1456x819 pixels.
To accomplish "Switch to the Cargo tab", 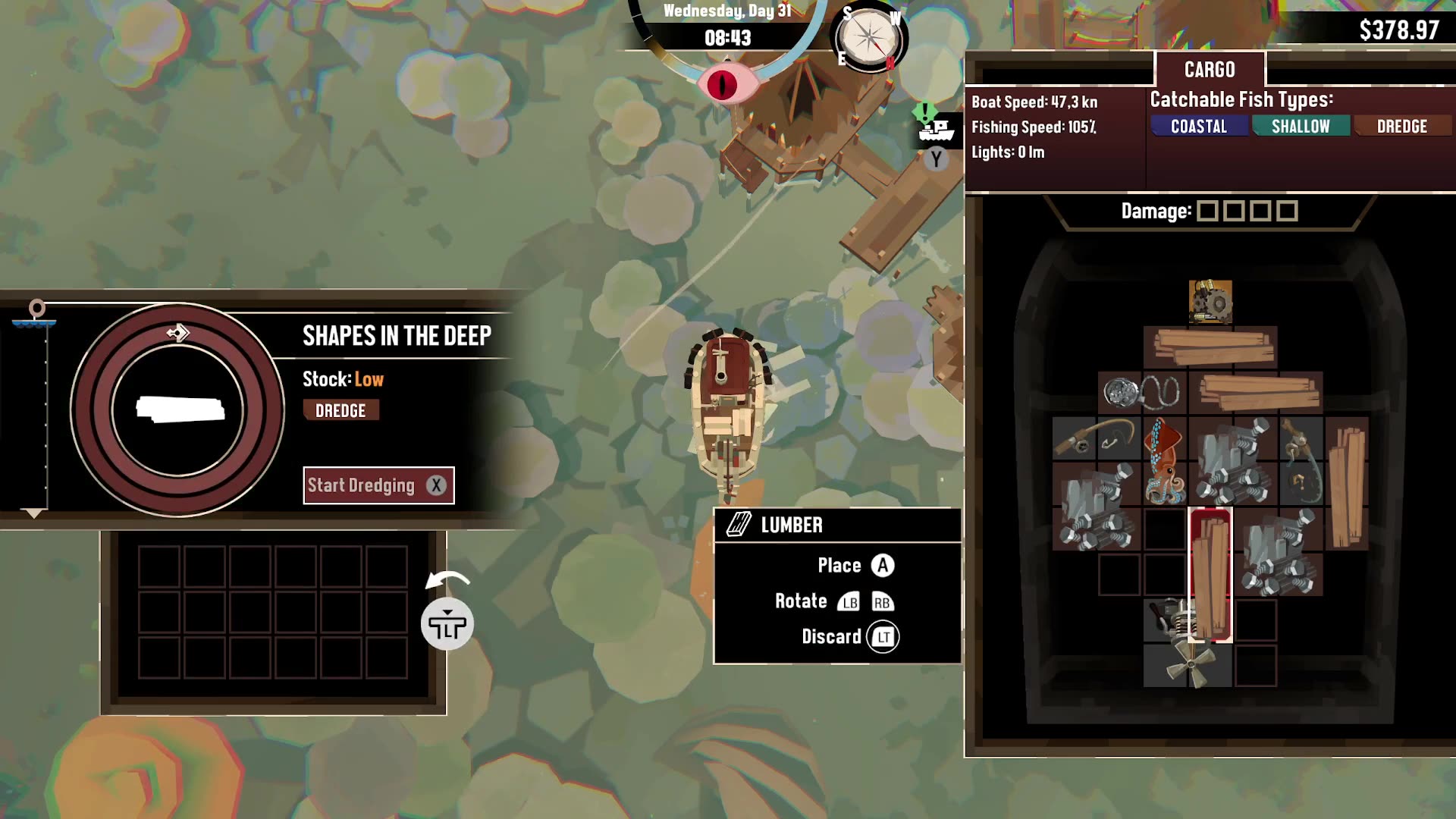I will coord(1210,70).
